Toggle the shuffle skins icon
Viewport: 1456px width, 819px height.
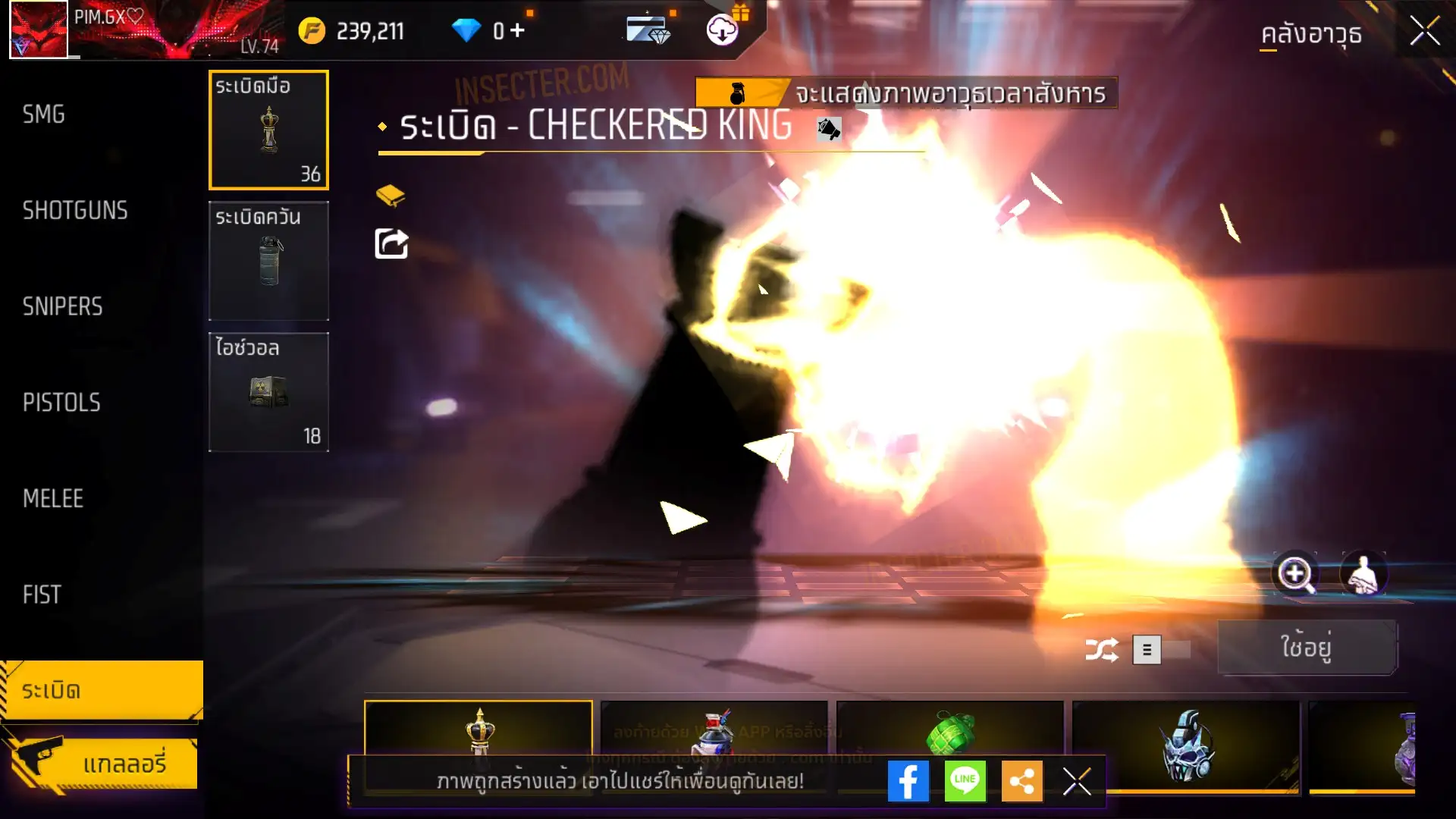(x=1101, y=650)
